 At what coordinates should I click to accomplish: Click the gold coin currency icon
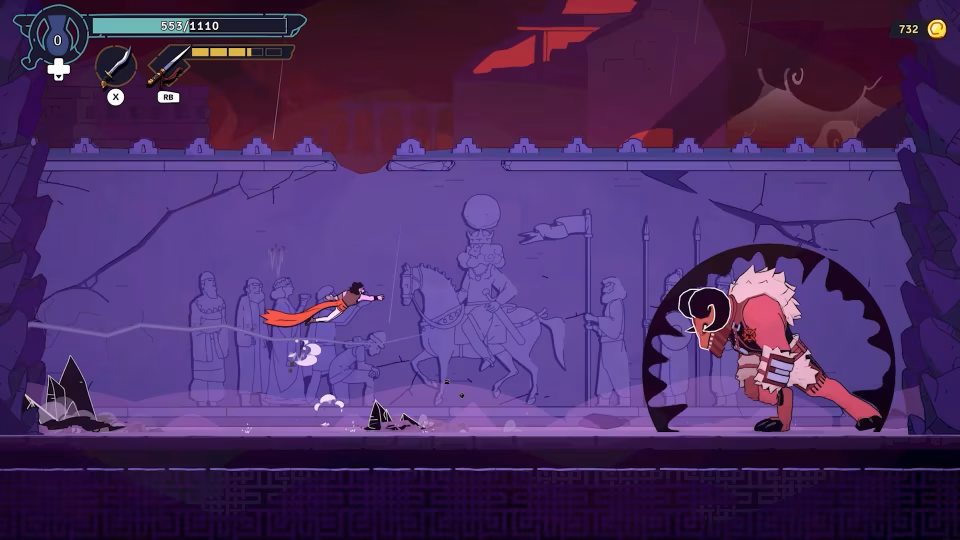click(x=936, y=29)
